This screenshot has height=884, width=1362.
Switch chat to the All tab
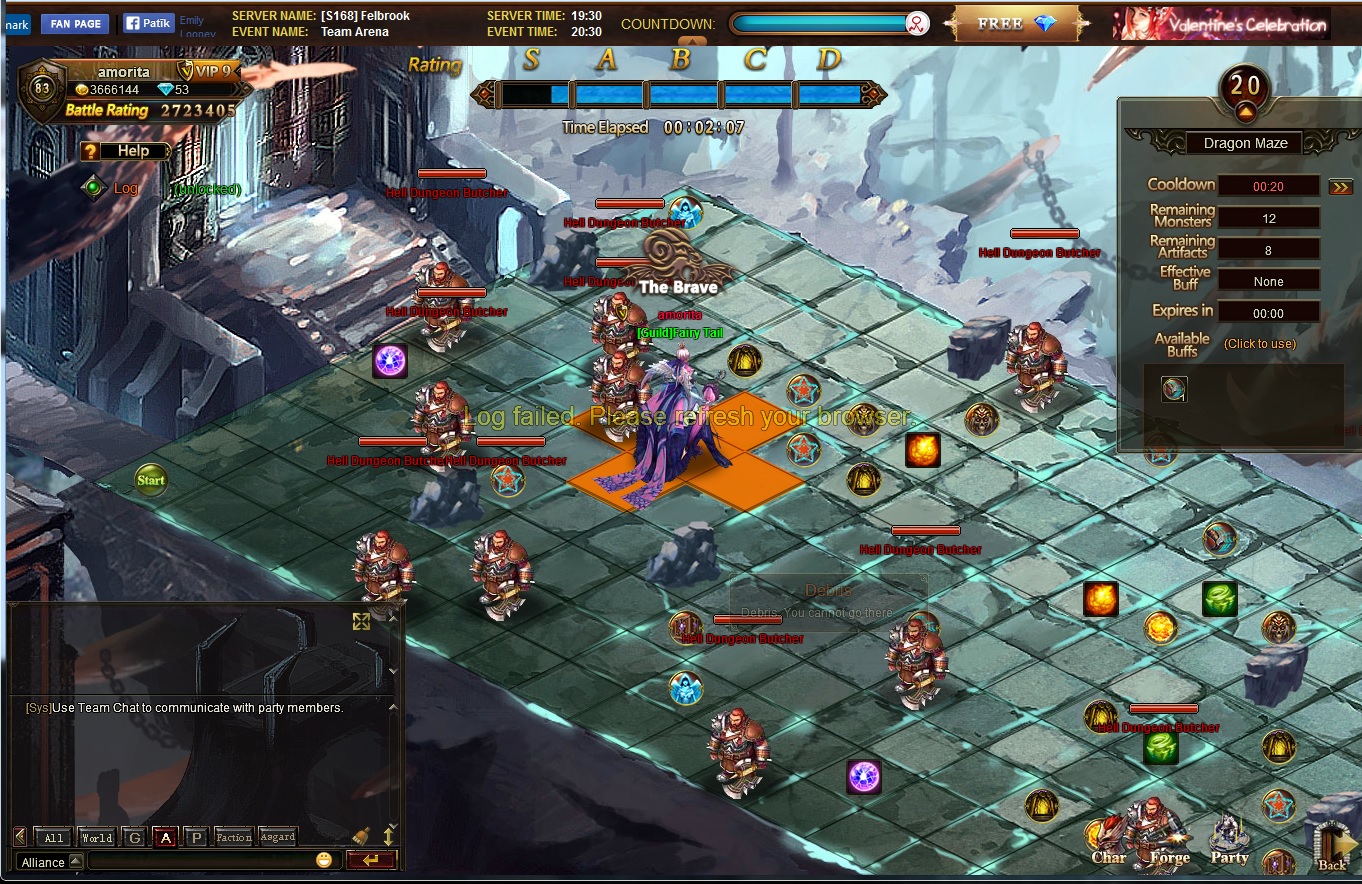tap(53, 838)
